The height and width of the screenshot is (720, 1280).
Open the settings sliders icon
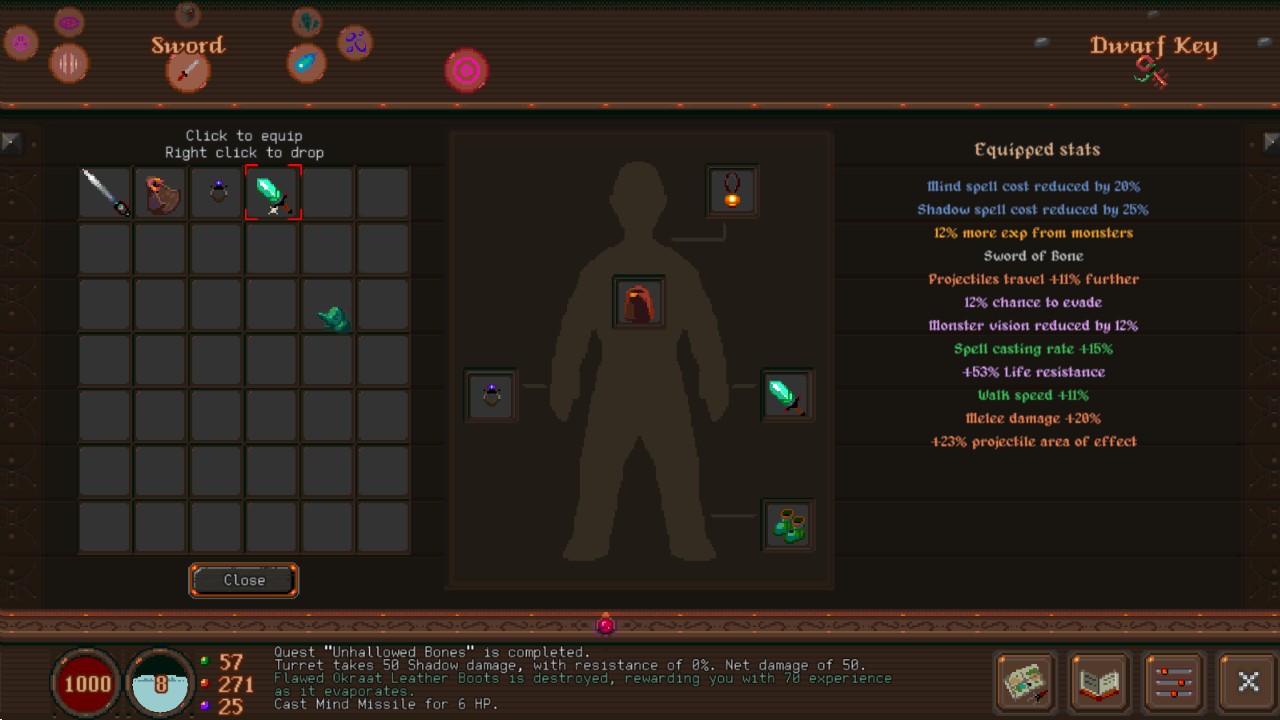tap(1173, 682)
